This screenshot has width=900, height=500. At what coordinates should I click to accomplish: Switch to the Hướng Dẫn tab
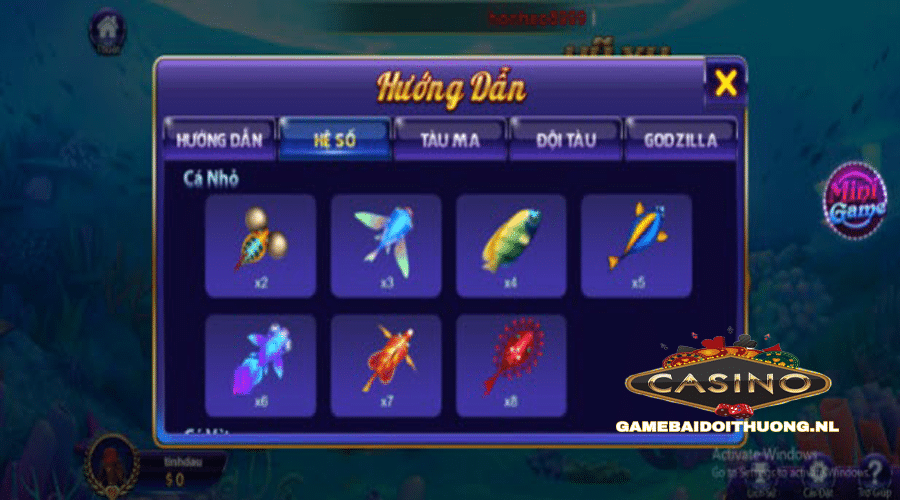point(219,139)
